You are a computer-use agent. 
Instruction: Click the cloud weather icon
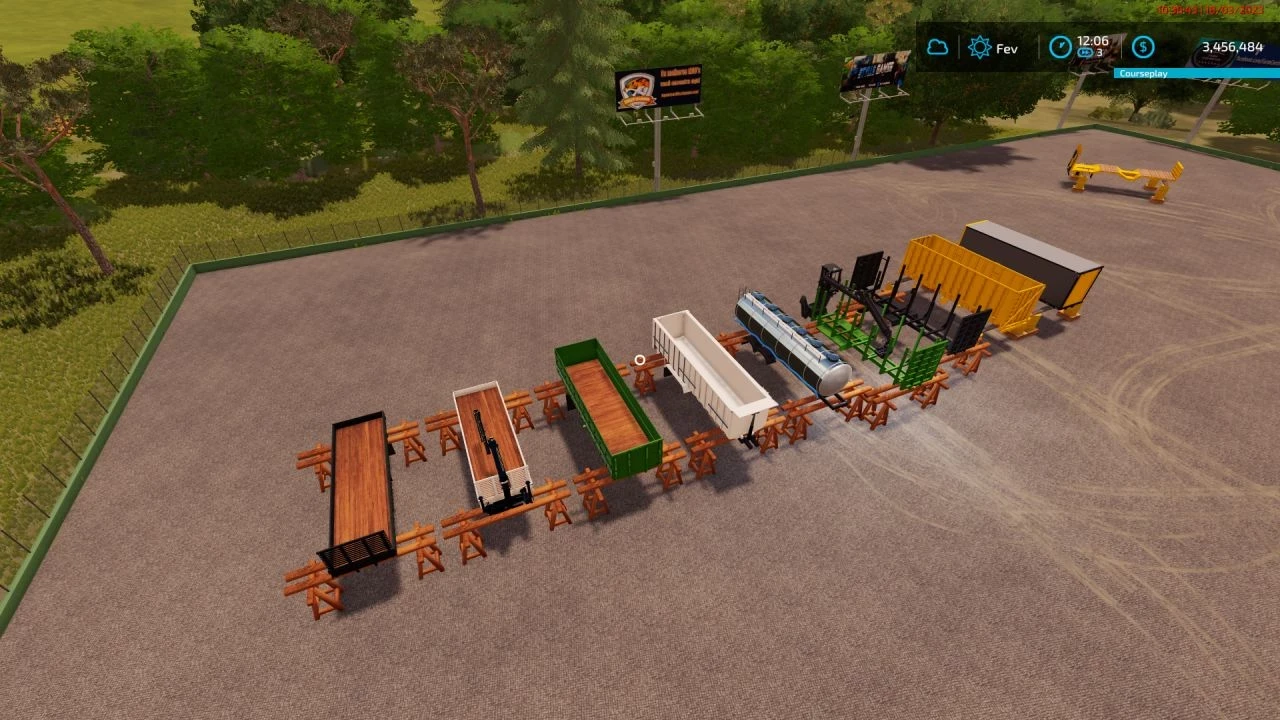coord(938,47)
